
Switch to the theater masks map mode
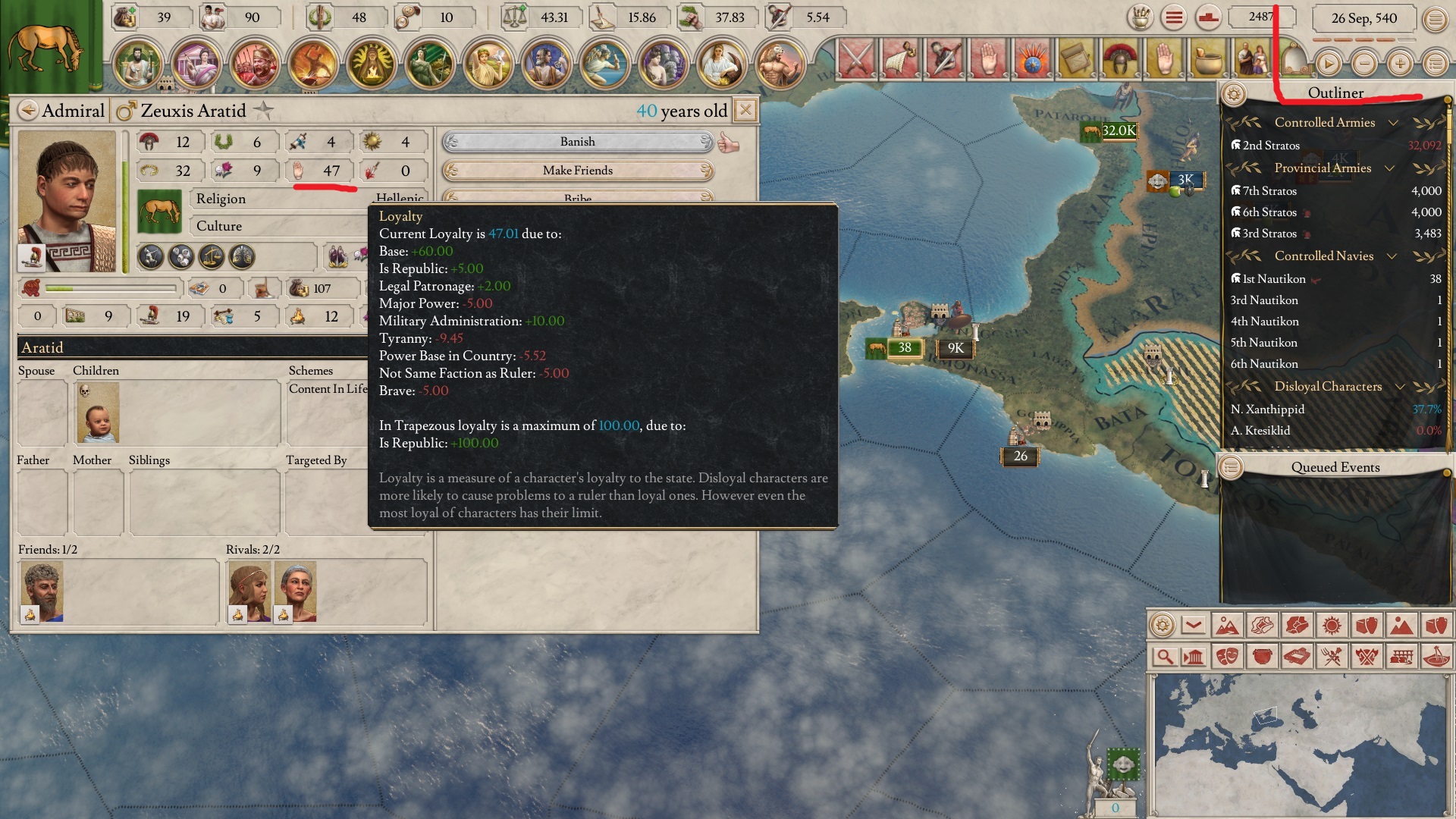pyautogui.click(x=1228, y=657)
